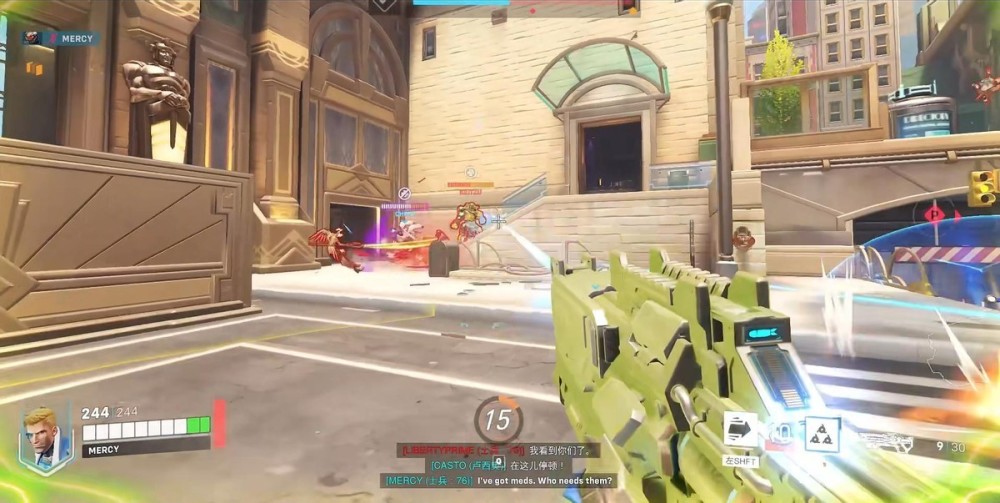Viewport: 1000px width, 503px height.
Task: Trigger the ultimate charge meter
Action: pos(498,419)
